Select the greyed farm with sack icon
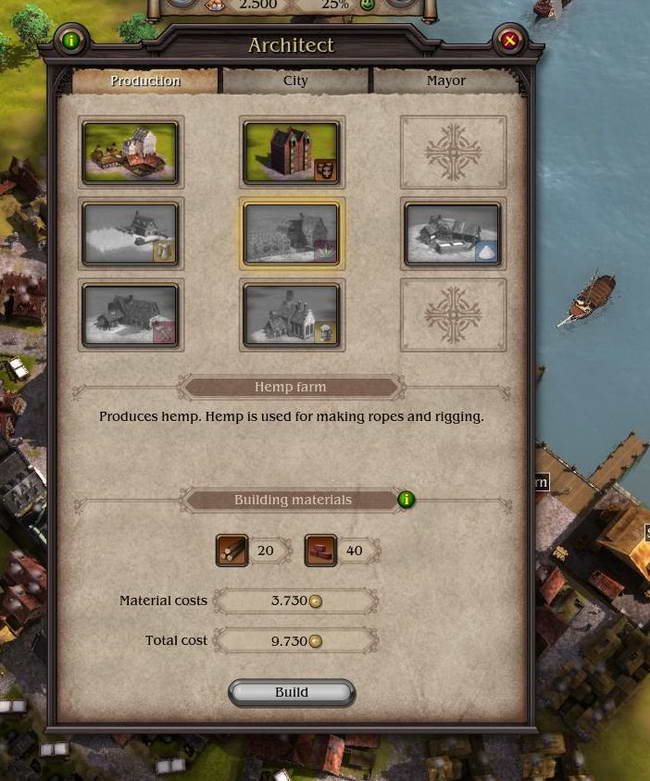This screenshot has height=781, width=650. 131,234
